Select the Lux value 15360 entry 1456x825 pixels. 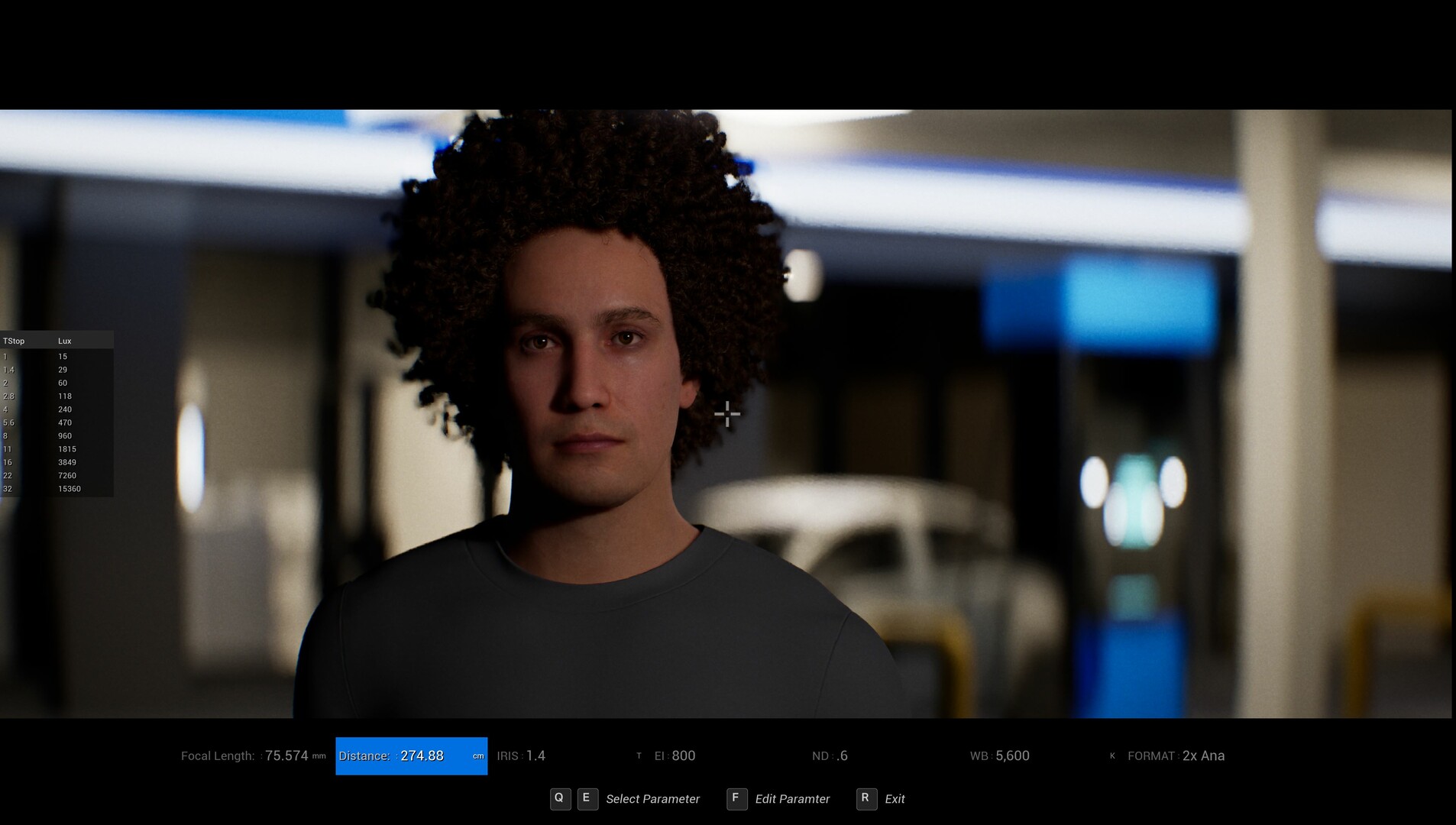point(70,488)
